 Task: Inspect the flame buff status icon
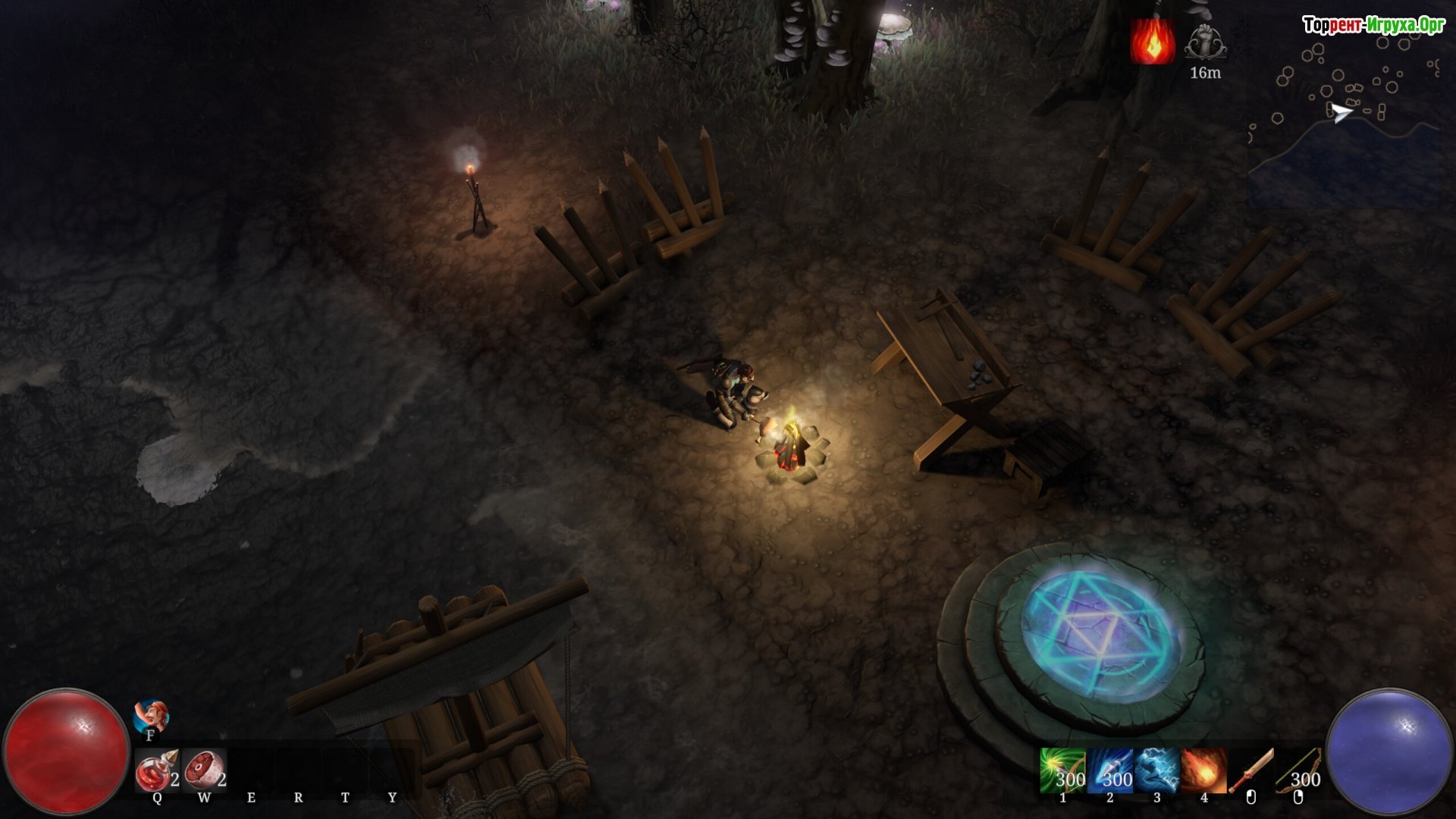point(1153,42)
